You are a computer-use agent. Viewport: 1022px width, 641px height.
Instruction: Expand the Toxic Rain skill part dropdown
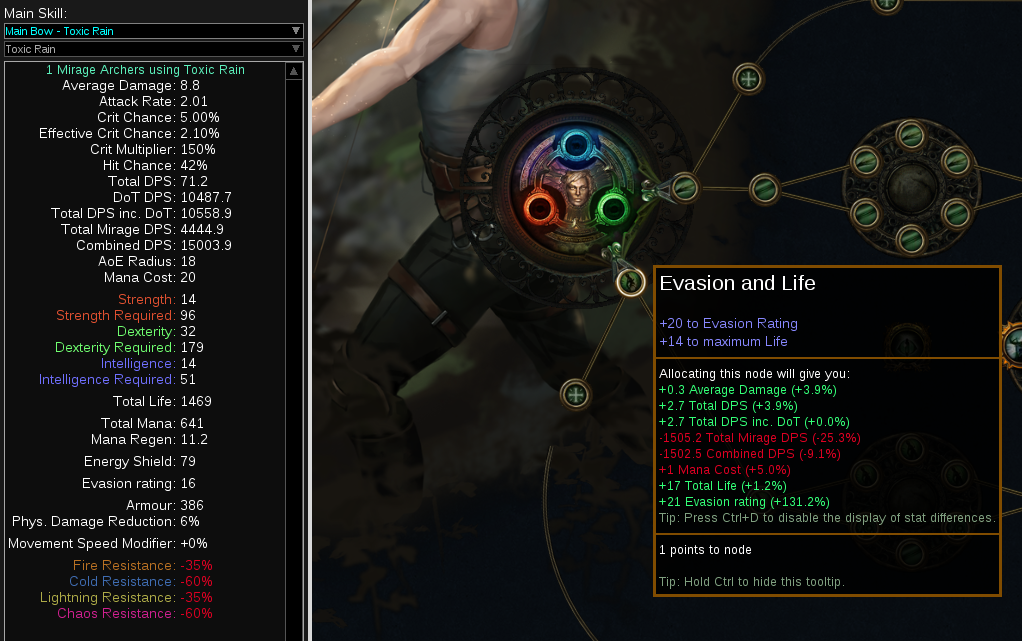[153, 49]
